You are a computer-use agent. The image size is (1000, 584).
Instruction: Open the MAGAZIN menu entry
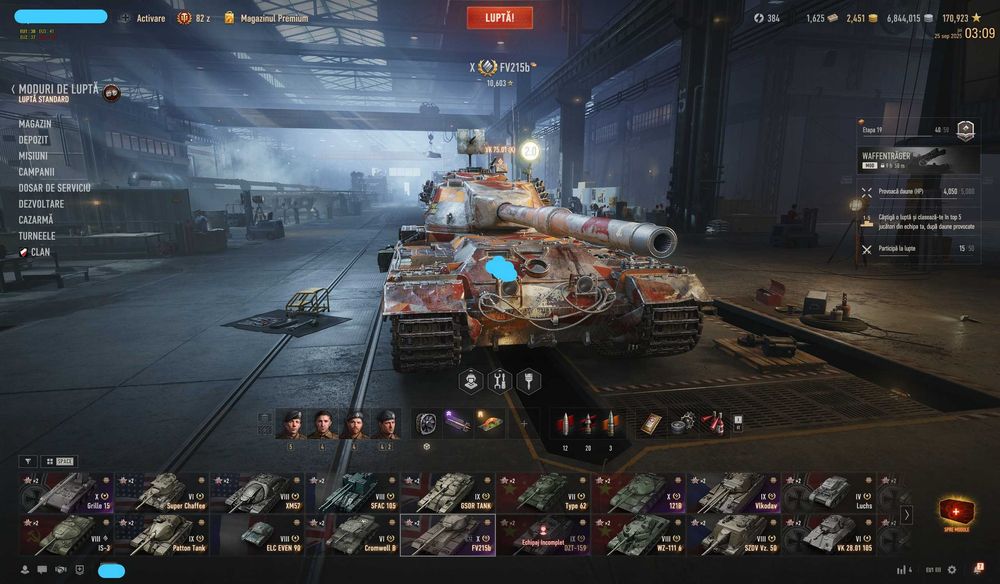tap(34, 124)
